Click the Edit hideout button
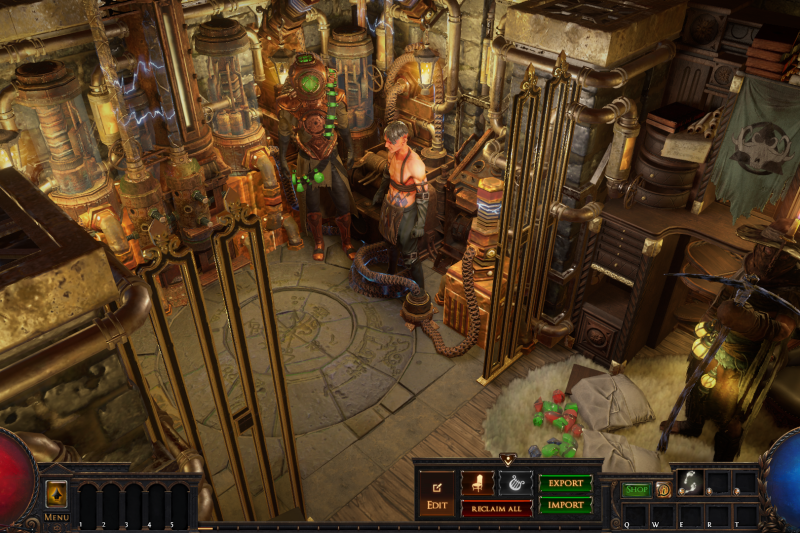This screenshot has width=800, height=533. [437, 494]
